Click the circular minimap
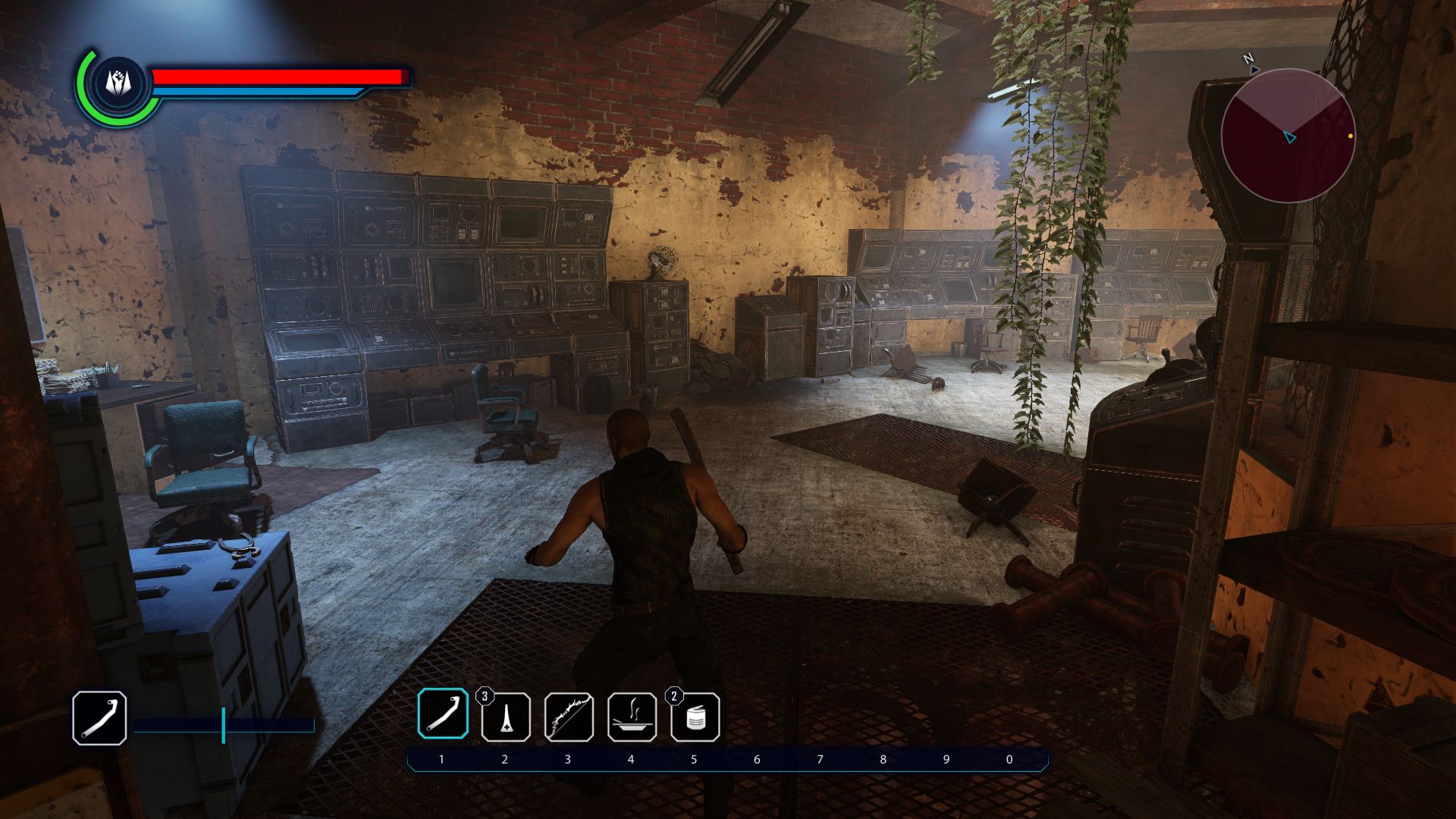1456x819 pixels. click(x=1288, y=136)
